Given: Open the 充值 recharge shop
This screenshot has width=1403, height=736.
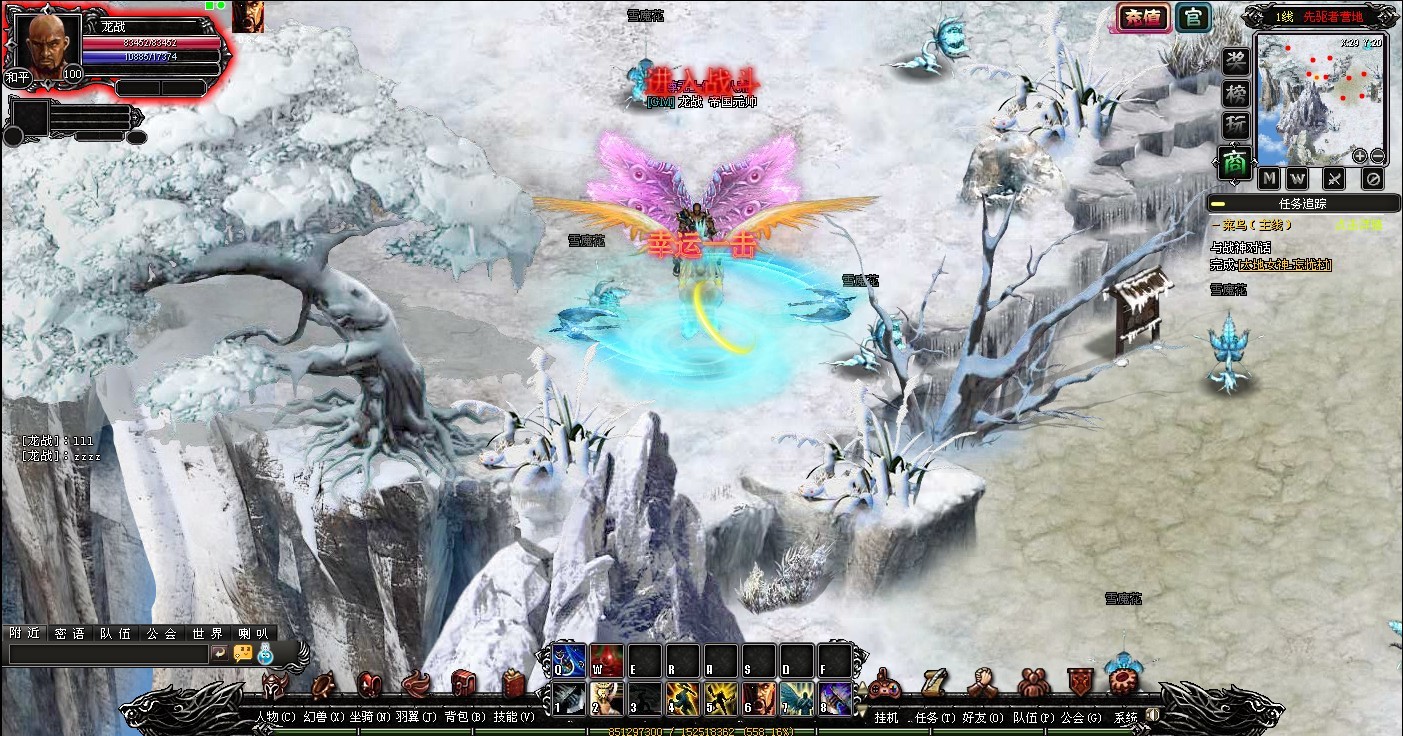Looking at the screenshot, I should coord(1142,18).
